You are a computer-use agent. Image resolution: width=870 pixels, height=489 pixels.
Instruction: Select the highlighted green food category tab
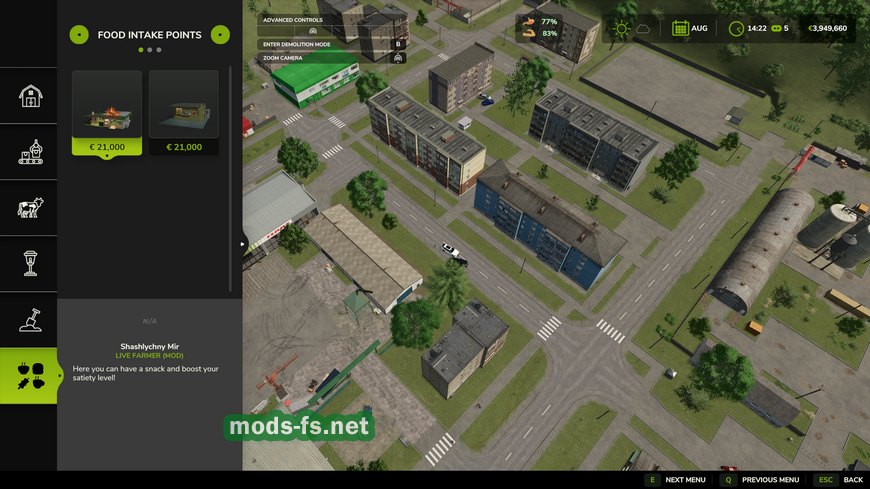[x=29, y=376]
